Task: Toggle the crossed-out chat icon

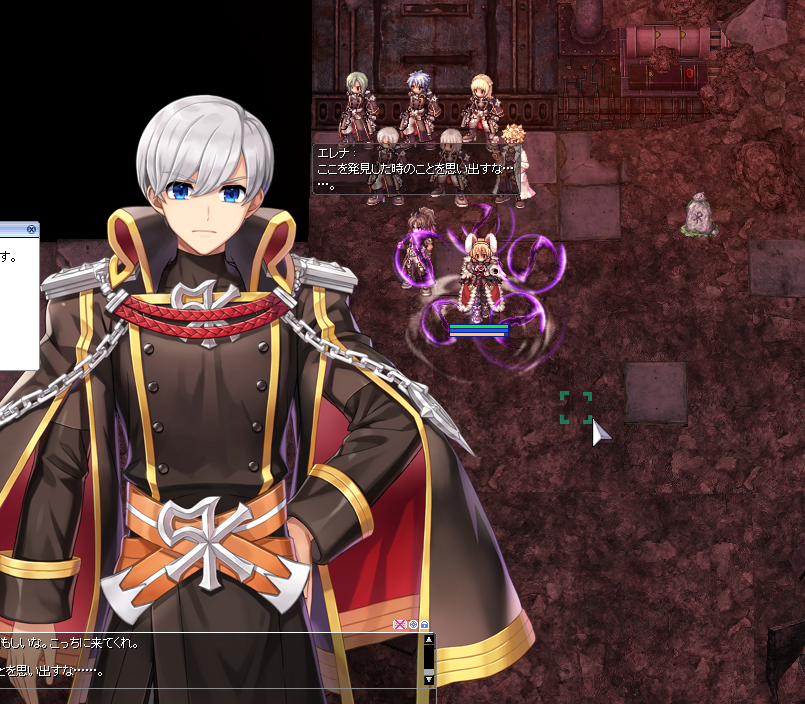Action: (x=400, y=625)
